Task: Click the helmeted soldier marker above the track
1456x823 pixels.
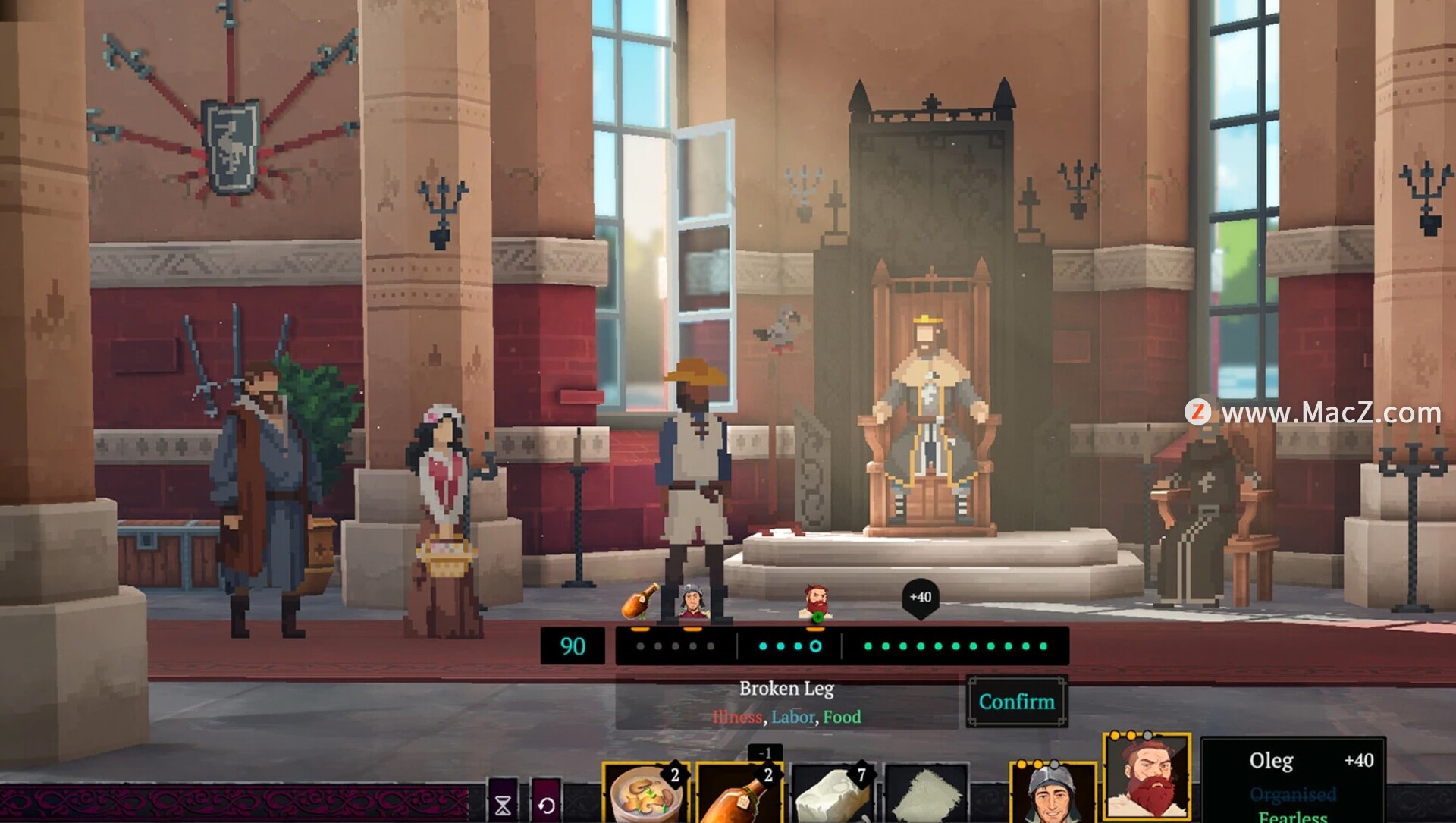Action: [x=692, y=602]
